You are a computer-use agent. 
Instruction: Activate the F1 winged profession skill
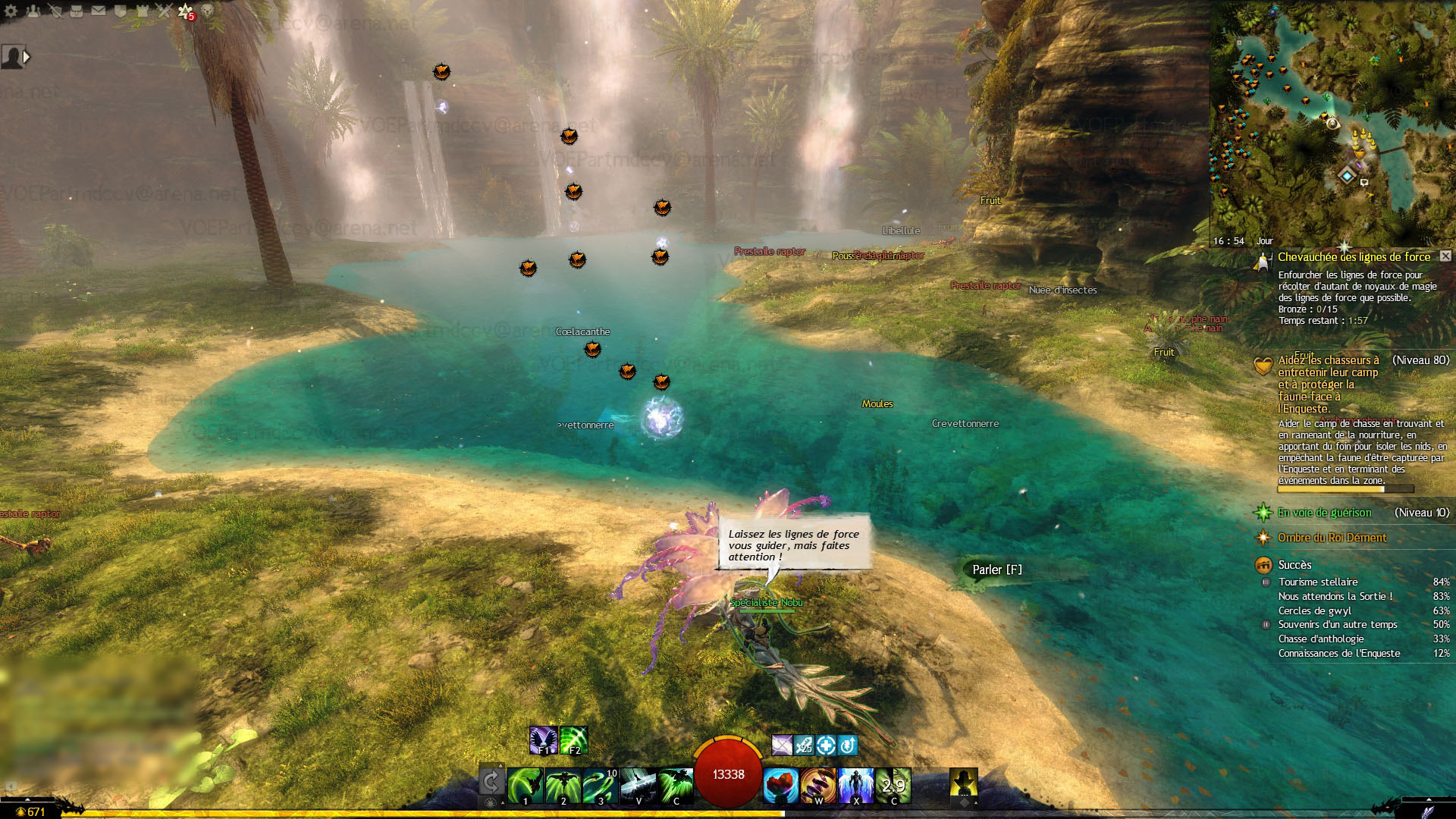pos(544,740)
